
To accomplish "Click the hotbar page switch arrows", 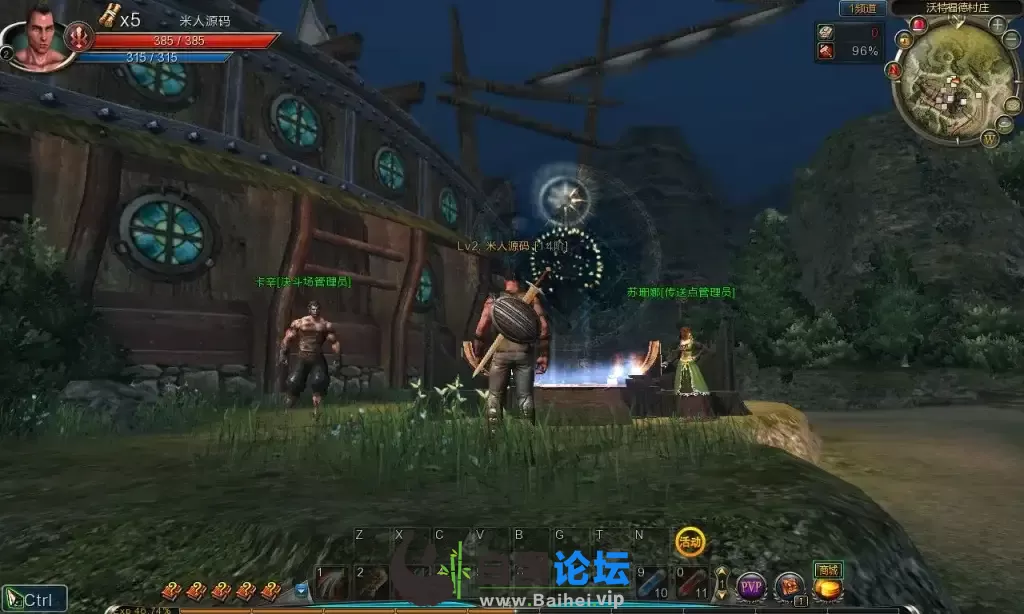I will pyautogui.click(x=721, y=583).
